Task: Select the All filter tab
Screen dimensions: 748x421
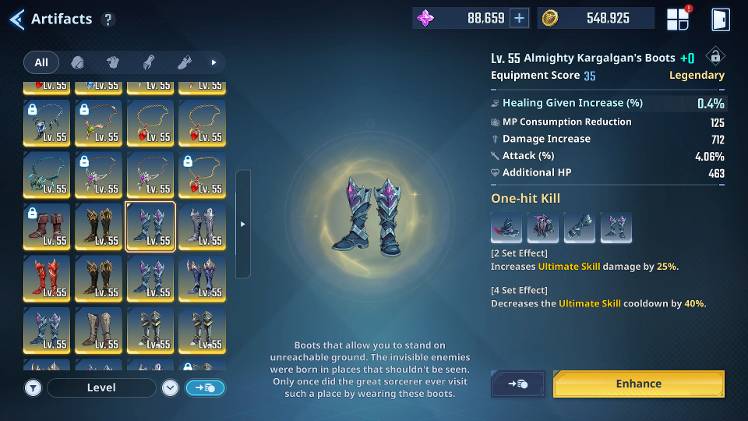Action: (x=41, y=62)
